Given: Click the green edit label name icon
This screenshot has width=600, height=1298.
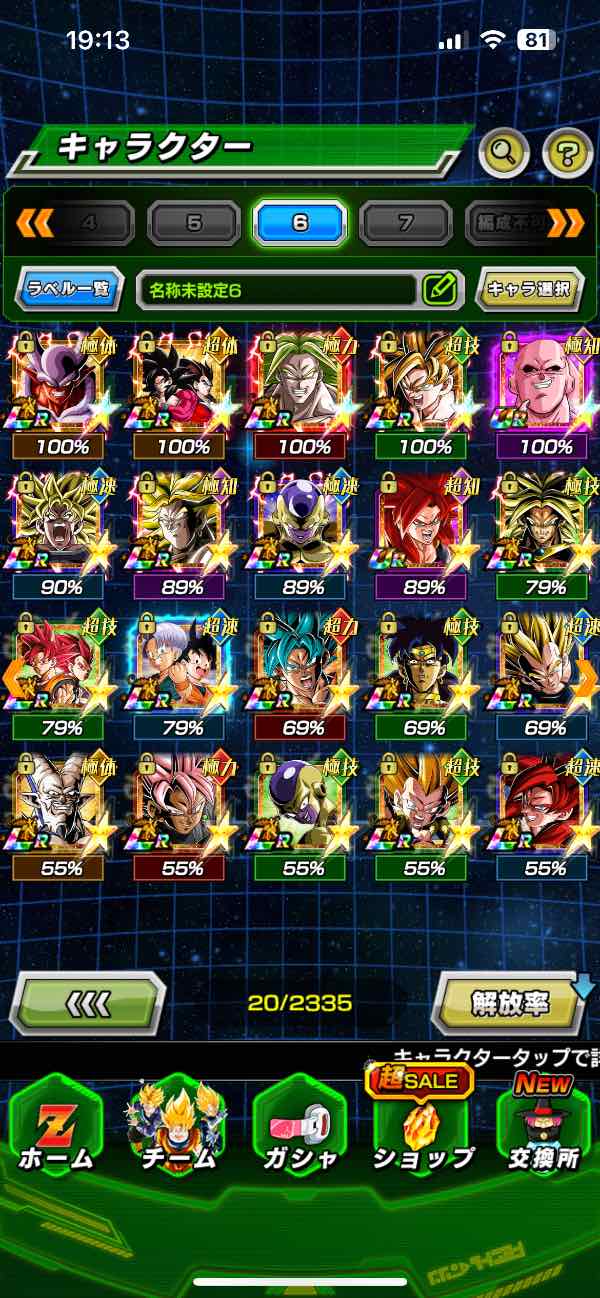Looking at the screenshot, I should tap(439, 290).
